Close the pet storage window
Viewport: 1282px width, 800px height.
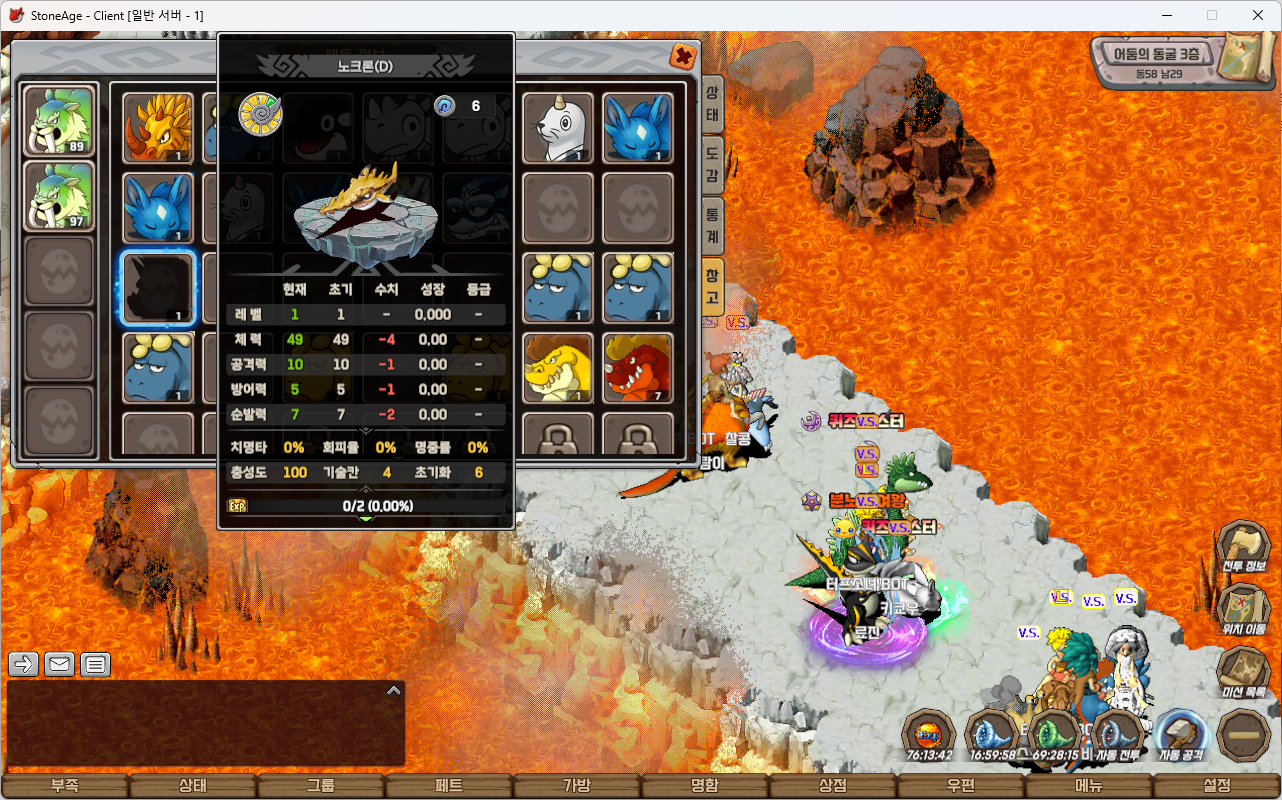684,56
